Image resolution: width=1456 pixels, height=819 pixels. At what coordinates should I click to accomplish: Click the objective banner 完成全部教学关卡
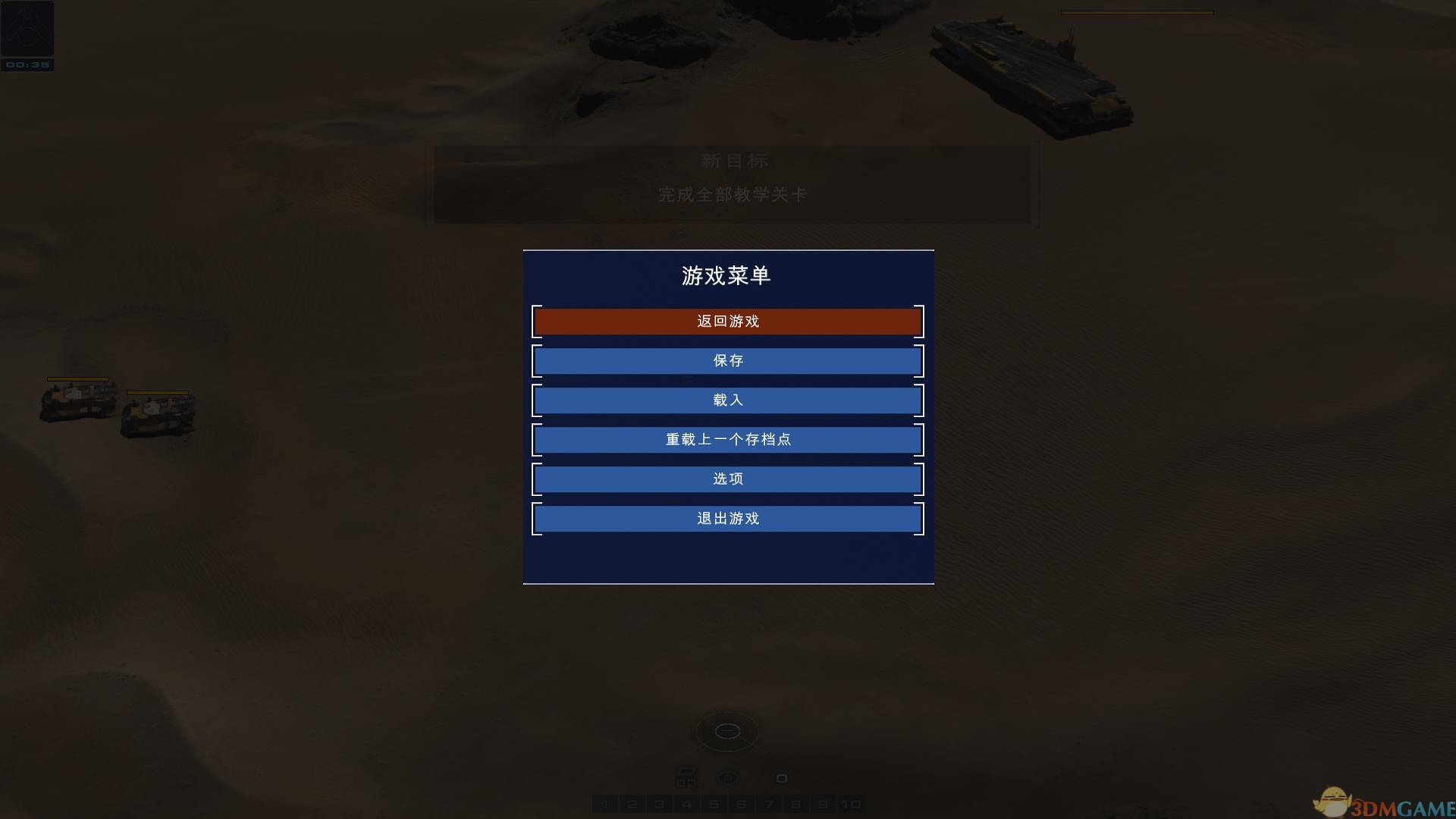click(x=733, y=193)
